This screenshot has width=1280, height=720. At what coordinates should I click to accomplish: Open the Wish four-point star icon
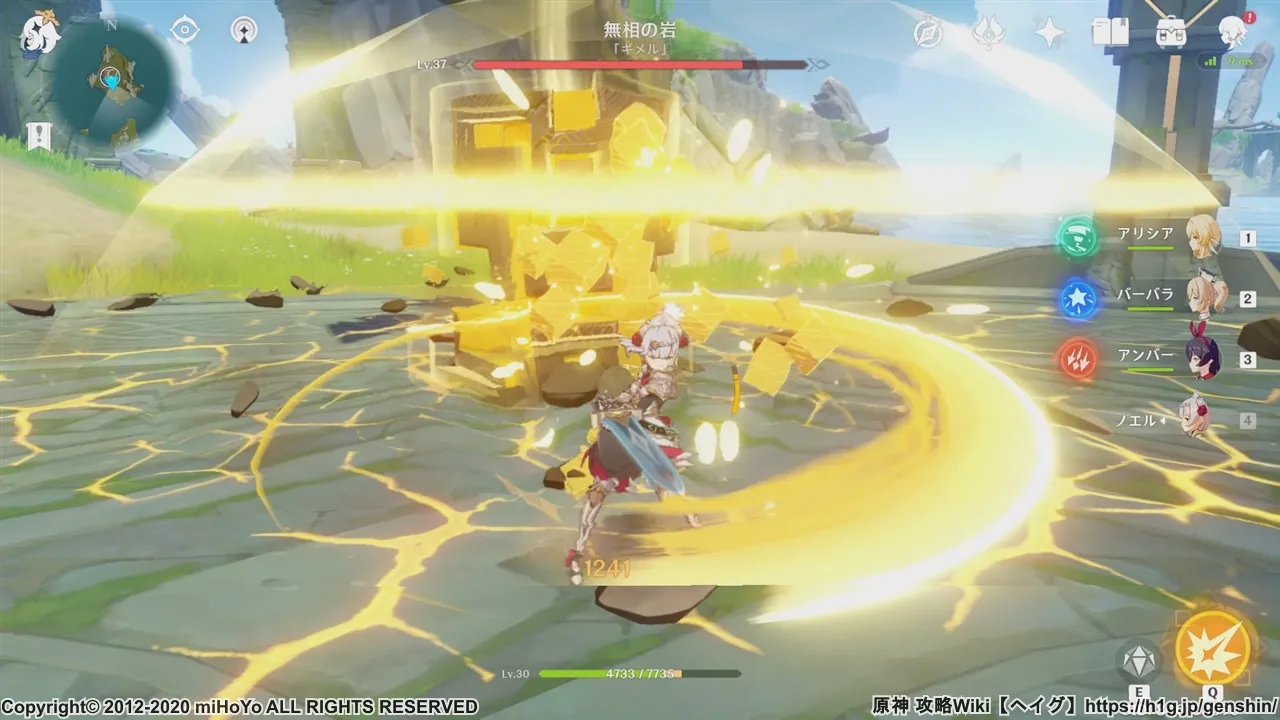click(1049, 33)
